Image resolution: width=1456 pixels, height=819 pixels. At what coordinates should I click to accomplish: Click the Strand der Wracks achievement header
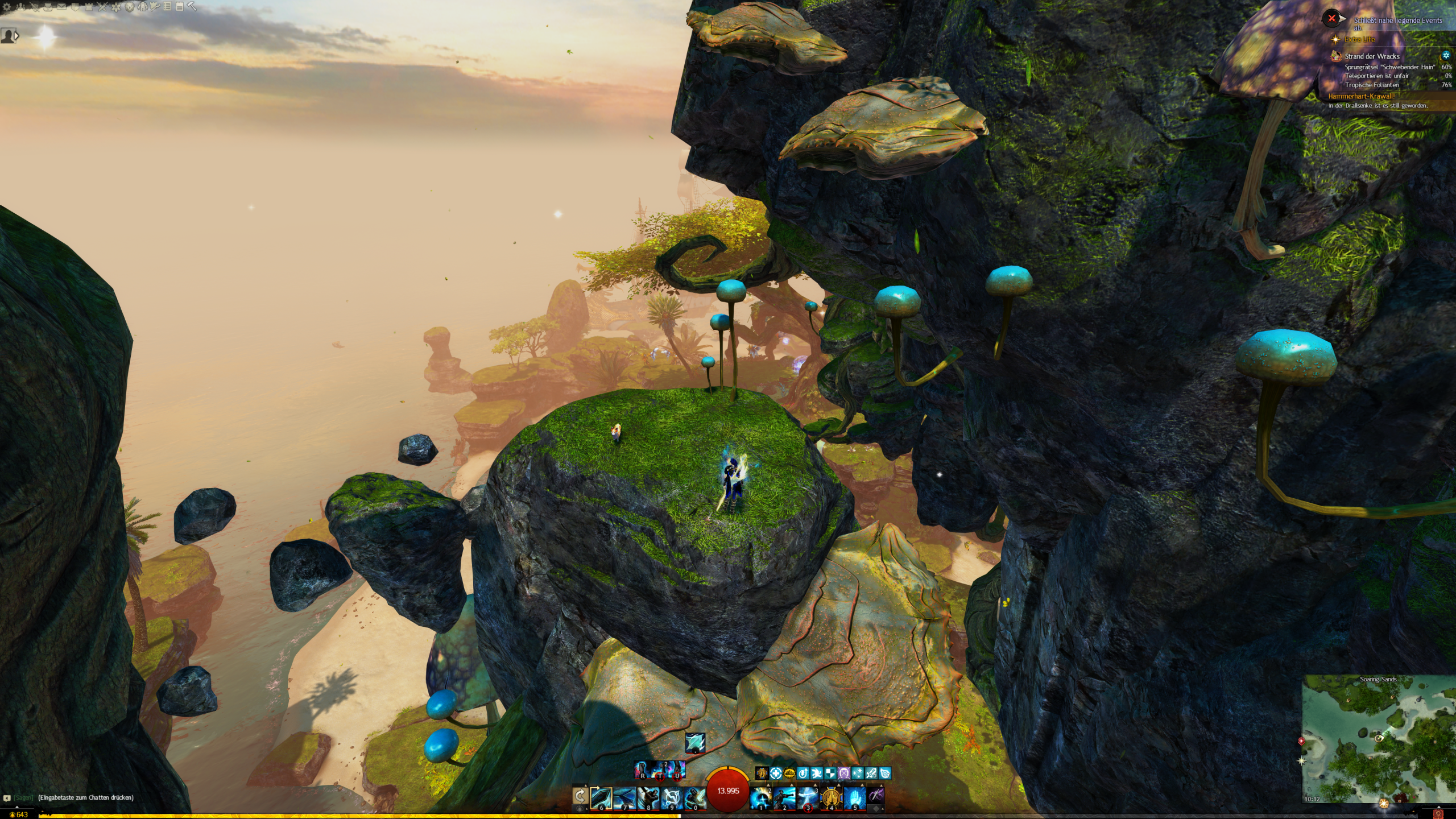tap(1372, 56)
